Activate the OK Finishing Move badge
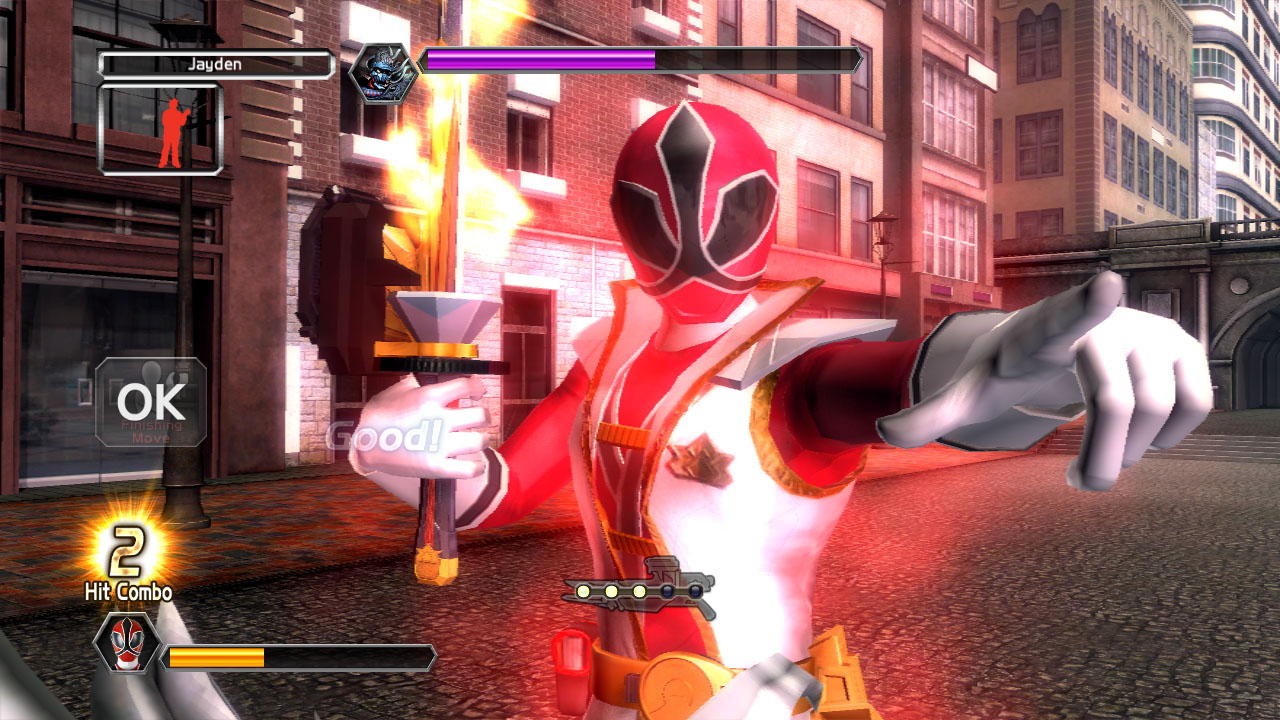Viewport: 1280px width, 720px height. 151,402
